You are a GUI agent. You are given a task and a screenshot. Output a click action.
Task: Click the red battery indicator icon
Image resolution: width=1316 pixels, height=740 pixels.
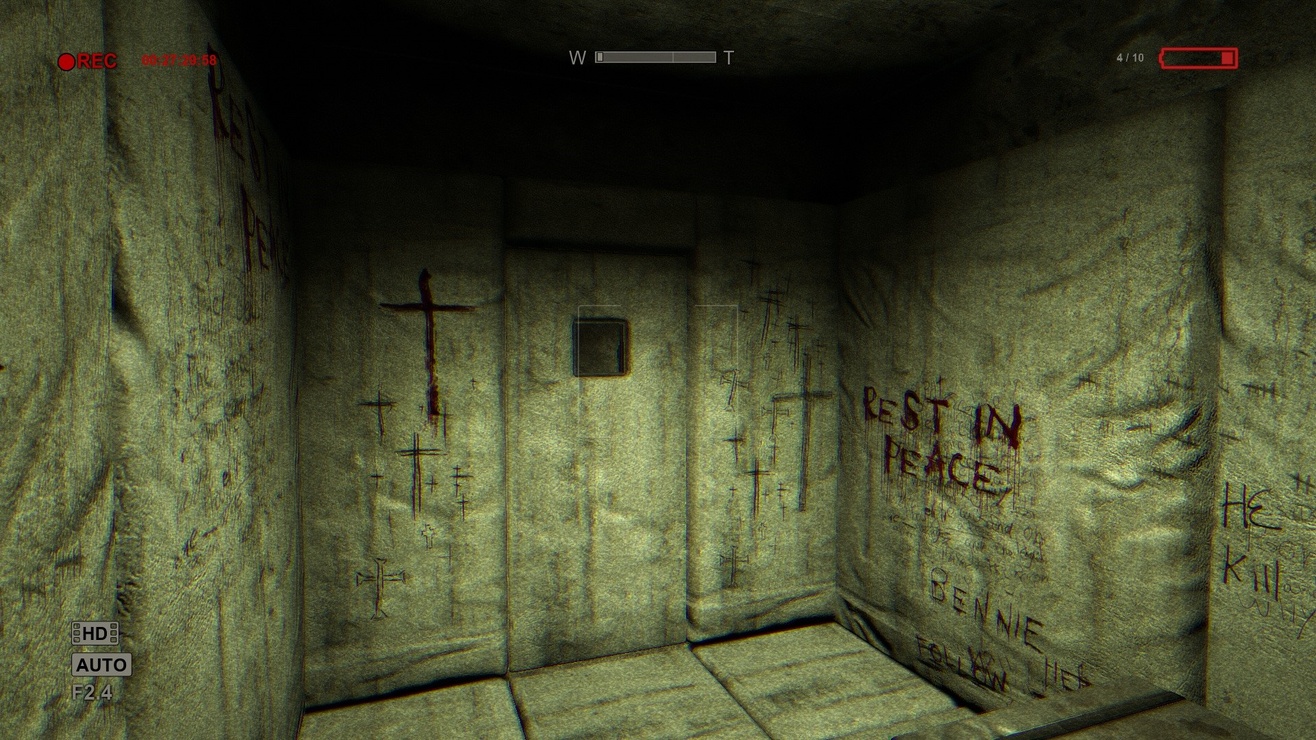click(1198, 58)
